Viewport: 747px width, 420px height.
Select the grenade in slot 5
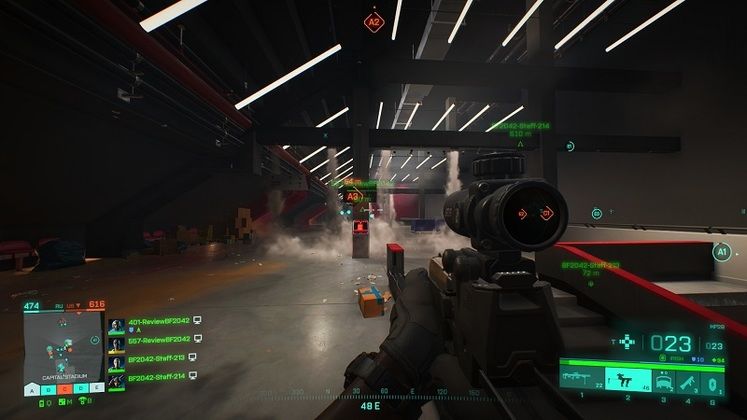pyautogui.click(x=712, y=380)
